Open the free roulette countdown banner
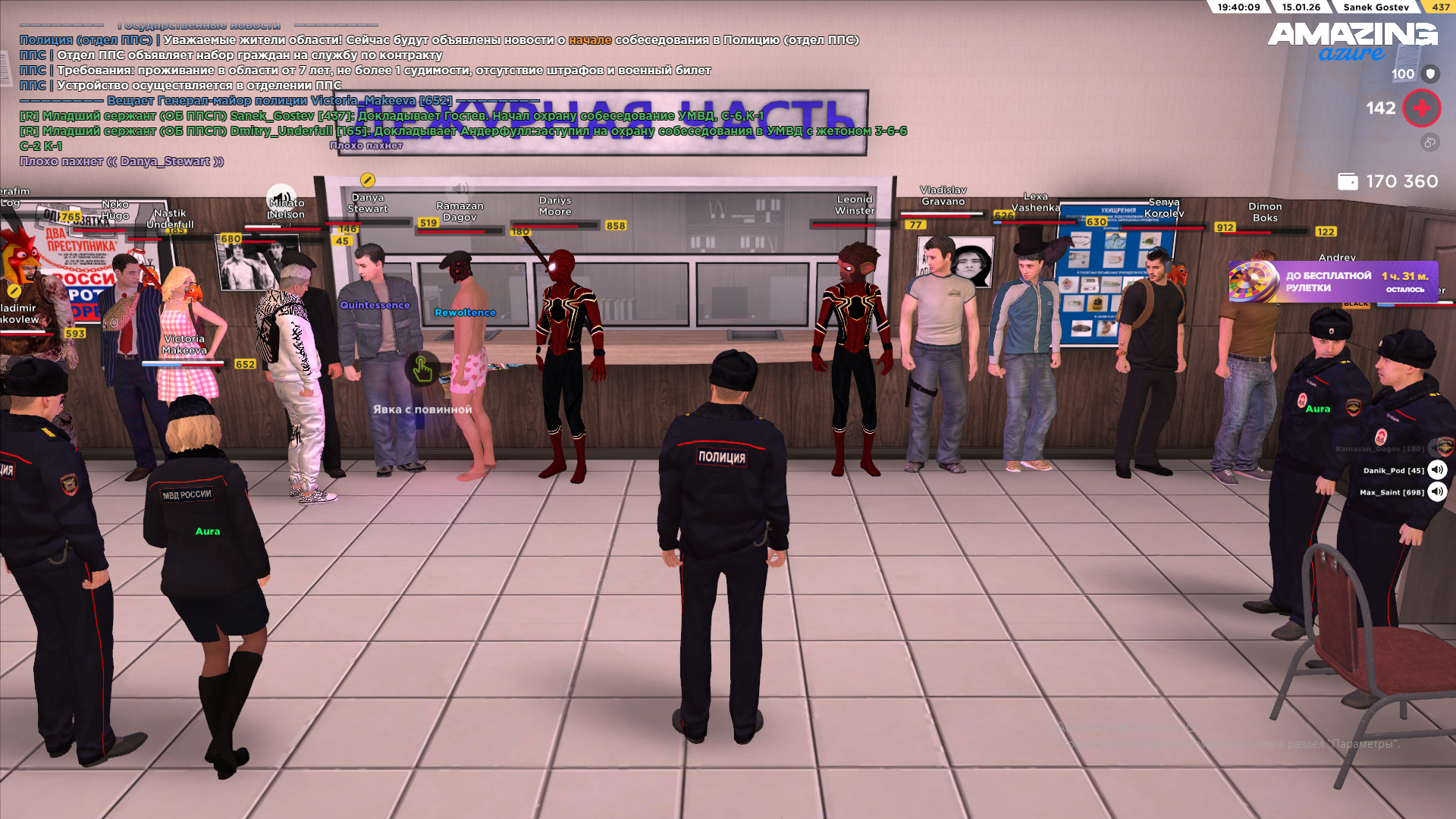 1332,281
